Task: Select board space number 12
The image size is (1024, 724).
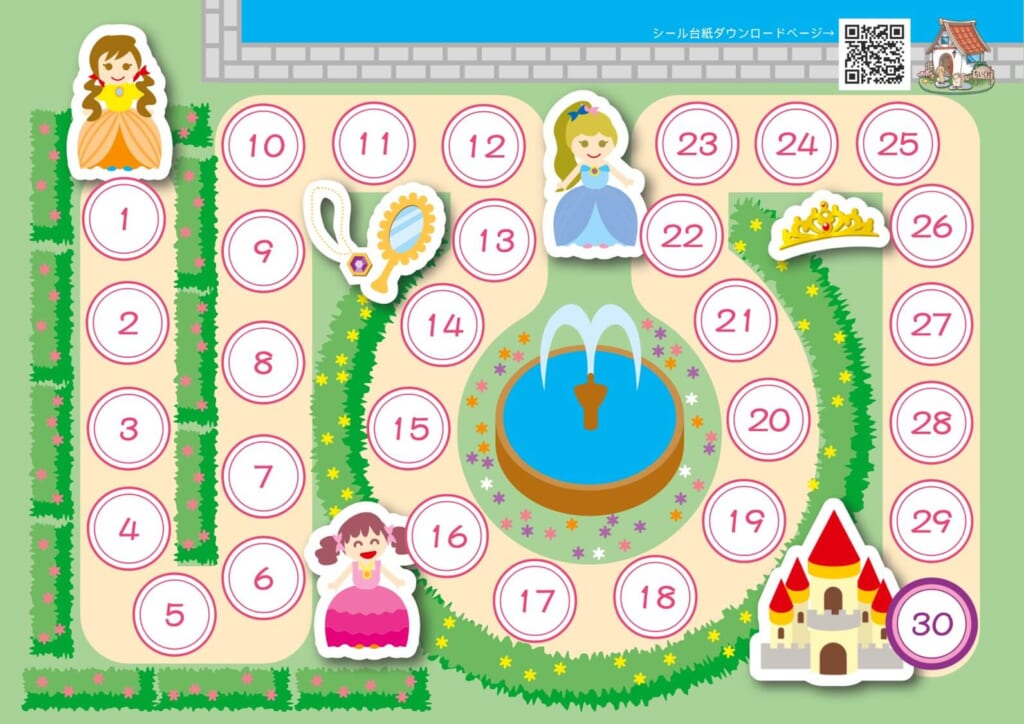Action: pos(484,146)
